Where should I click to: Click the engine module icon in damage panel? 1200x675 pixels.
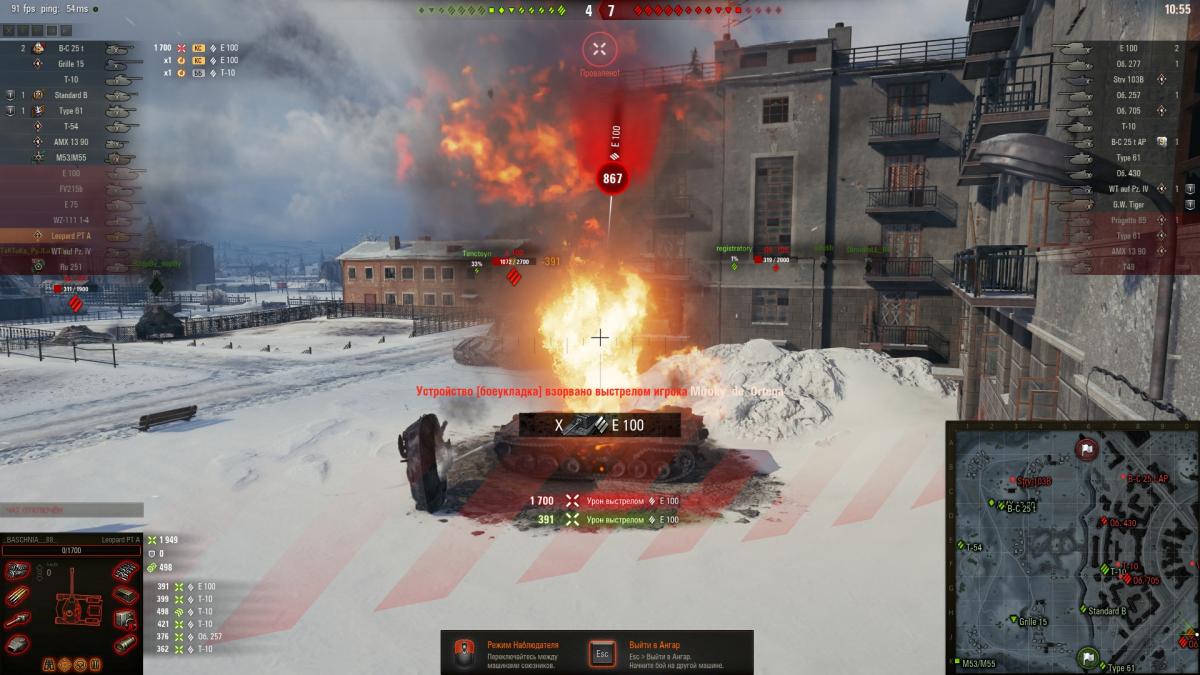(x=17, y=571)
